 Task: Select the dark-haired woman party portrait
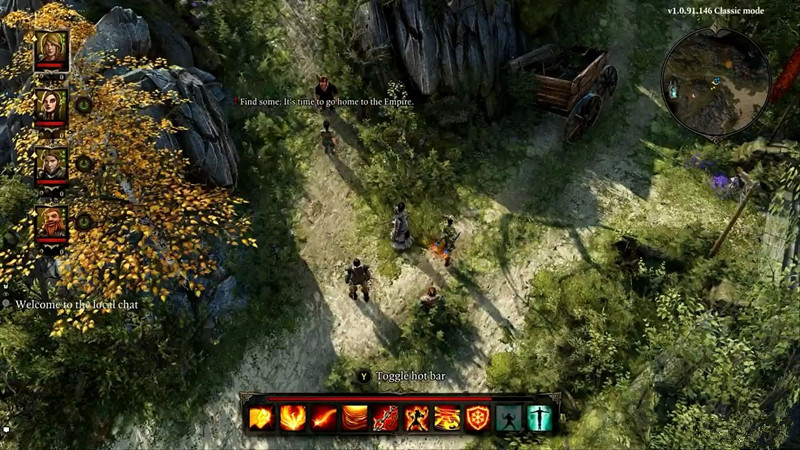pyautogui.click(x=51, y=105)
